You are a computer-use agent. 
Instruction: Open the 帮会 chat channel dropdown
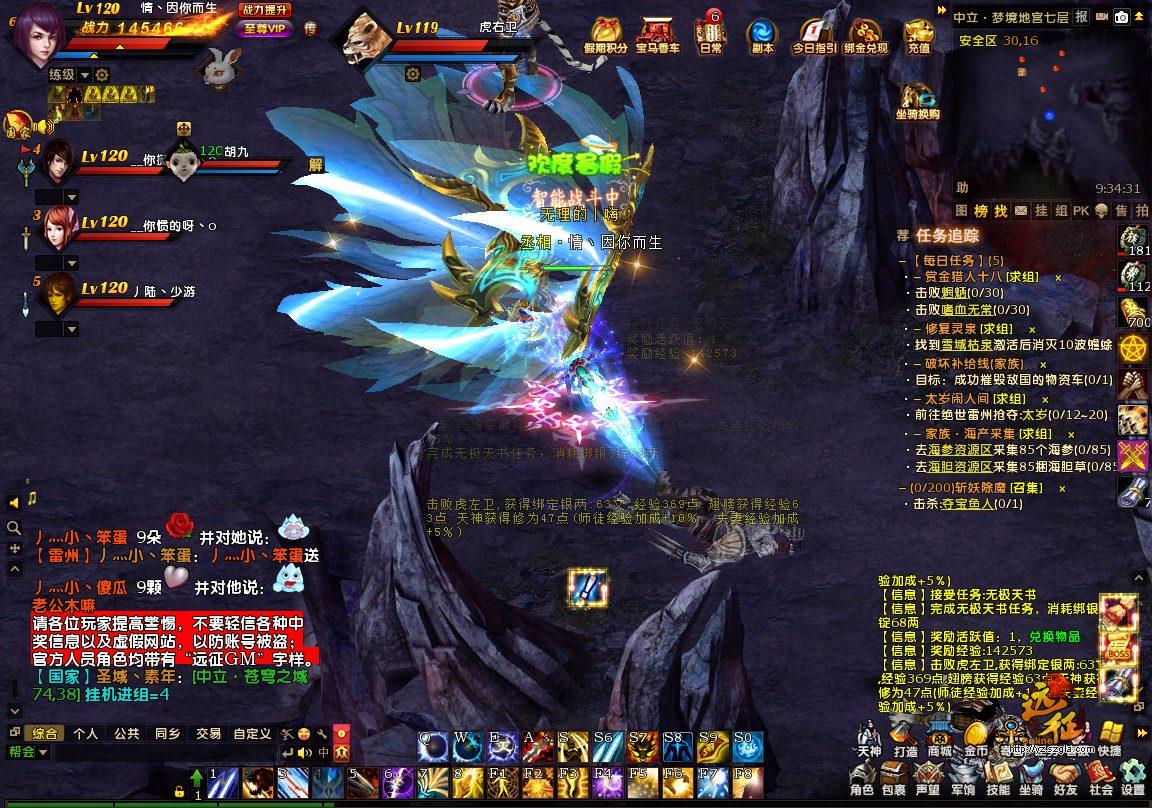tap(43, 751)
